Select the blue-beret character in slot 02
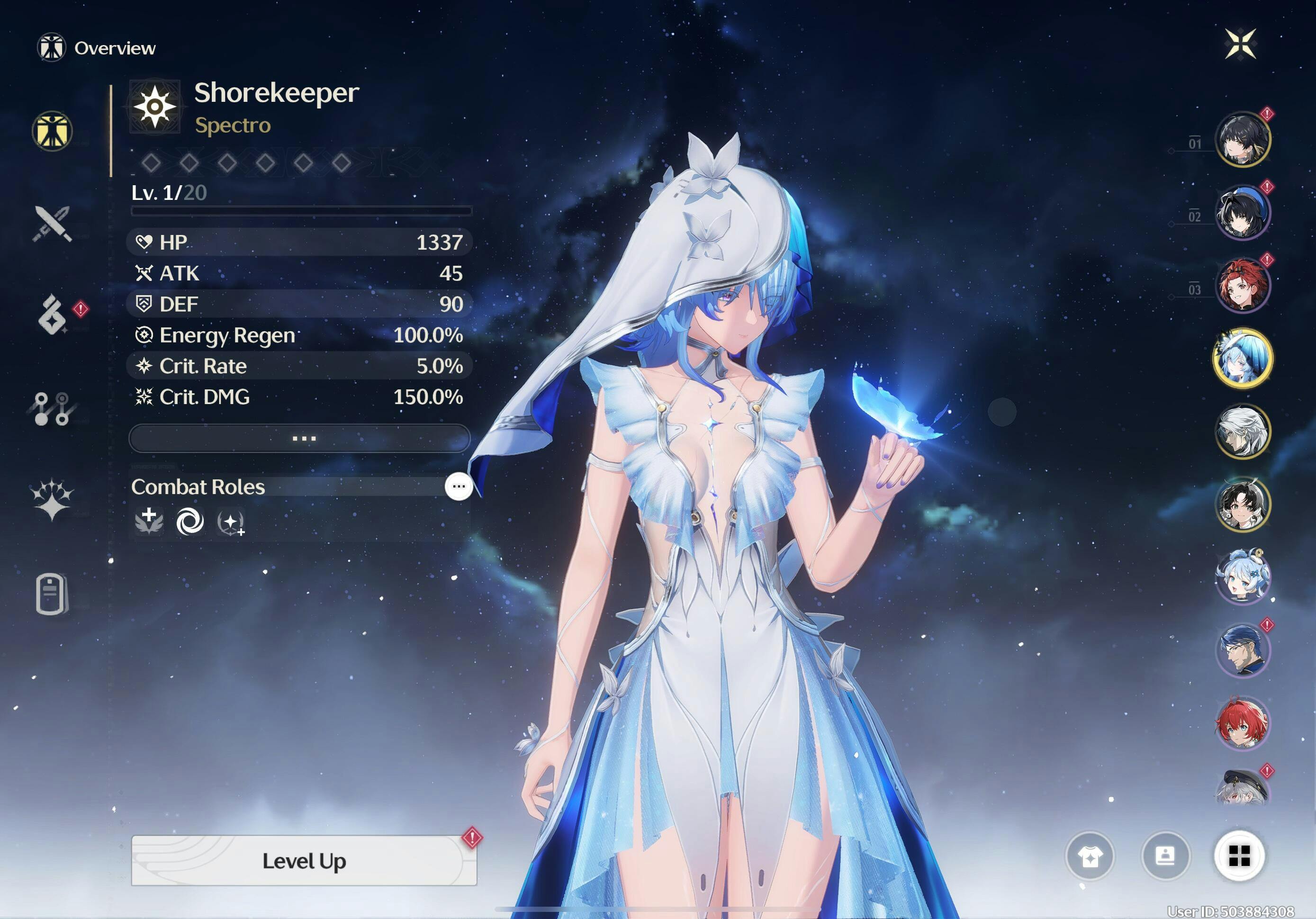 click(x=1242, y=212)
